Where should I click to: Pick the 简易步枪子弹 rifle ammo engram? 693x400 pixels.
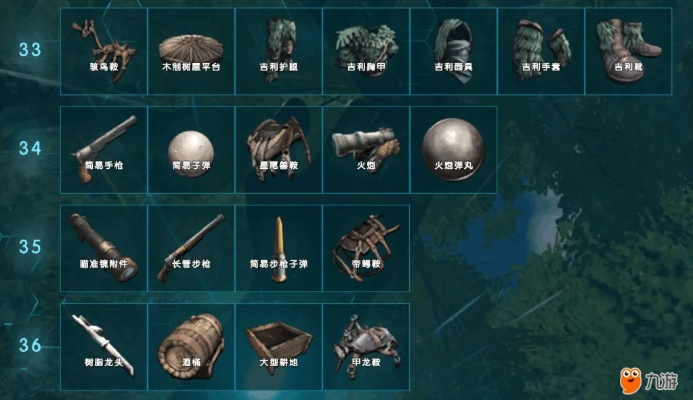[279, 247]
